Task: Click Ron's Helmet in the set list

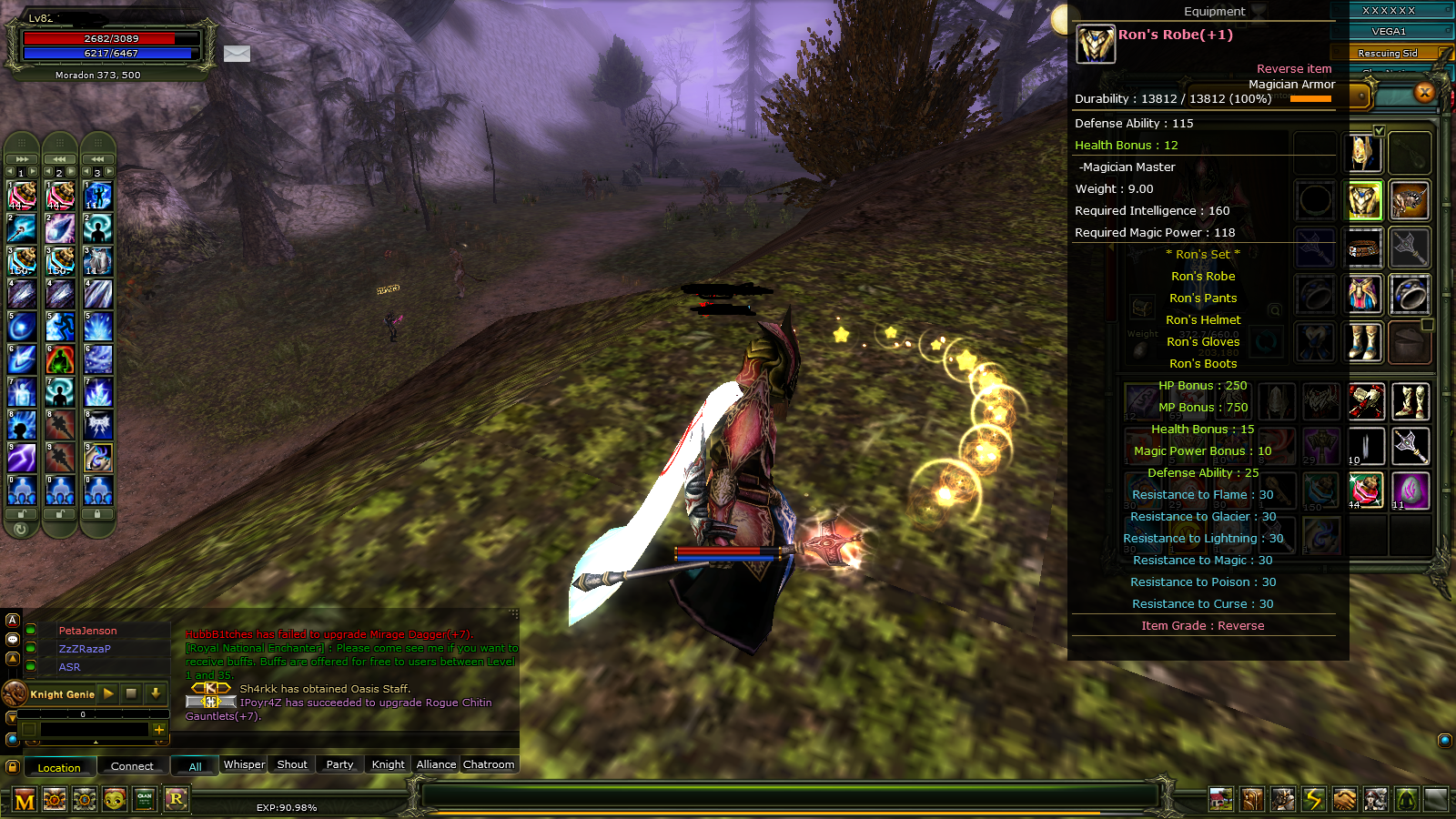Action: [1203, 319]
